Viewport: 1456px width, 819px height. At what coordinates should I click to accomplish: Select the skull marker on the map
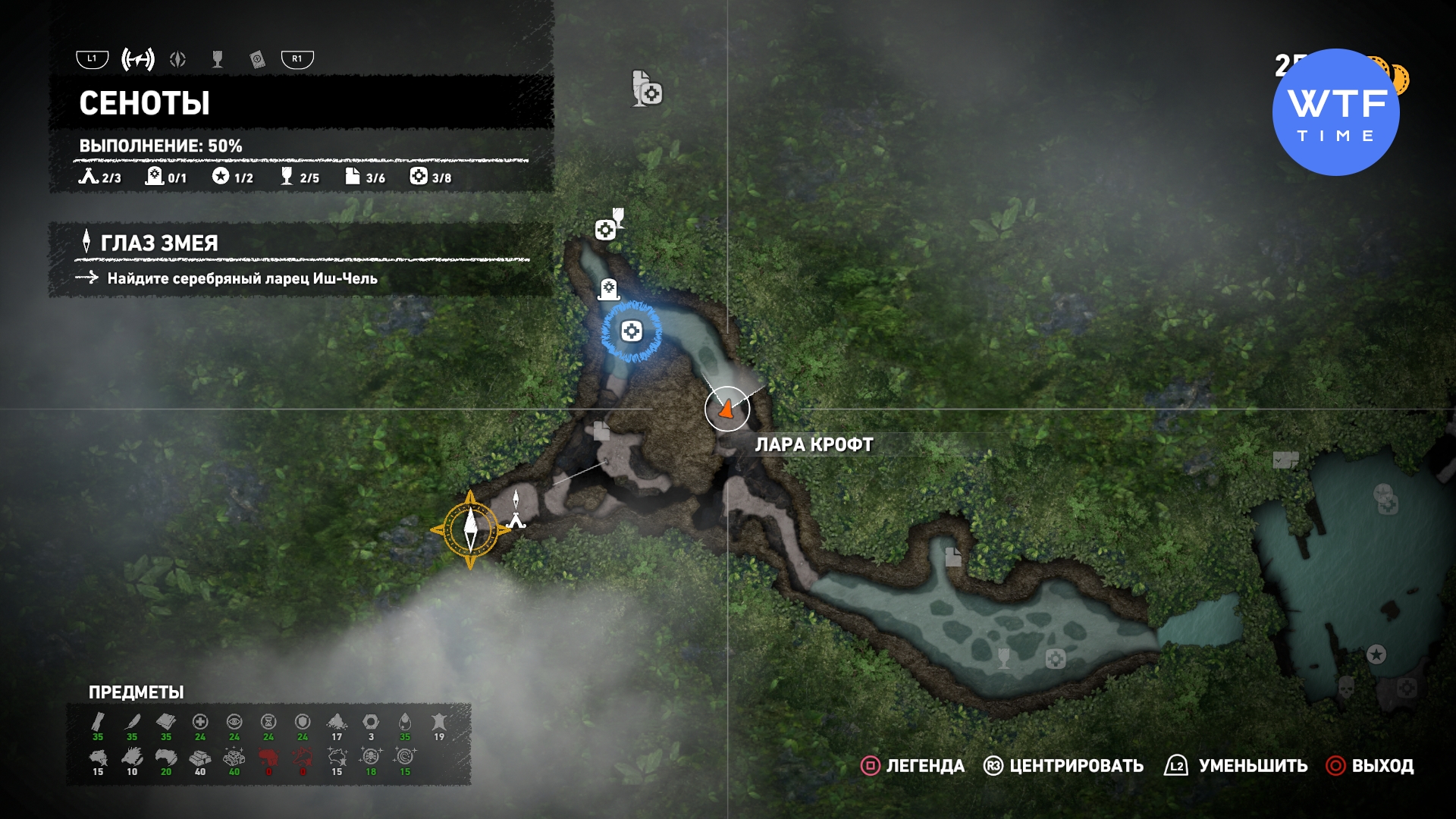click(x=1346, y=687)
